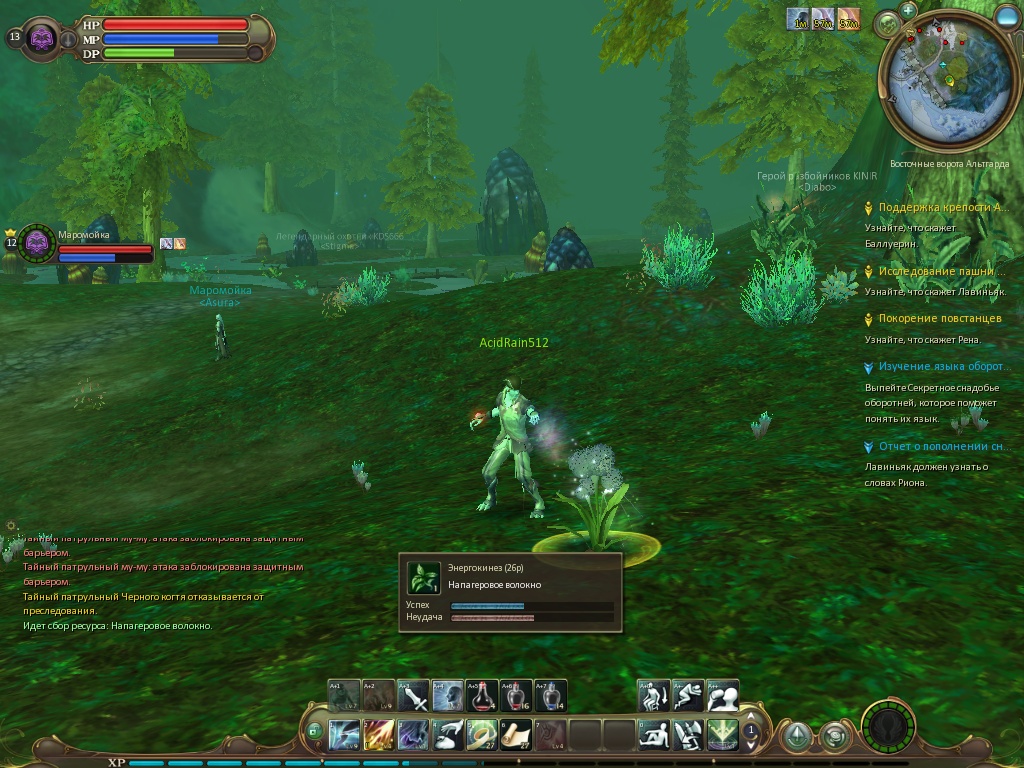Activate the green downward arrows skill
Viewport: 1024px width, 768px height.
click(722, 735)
